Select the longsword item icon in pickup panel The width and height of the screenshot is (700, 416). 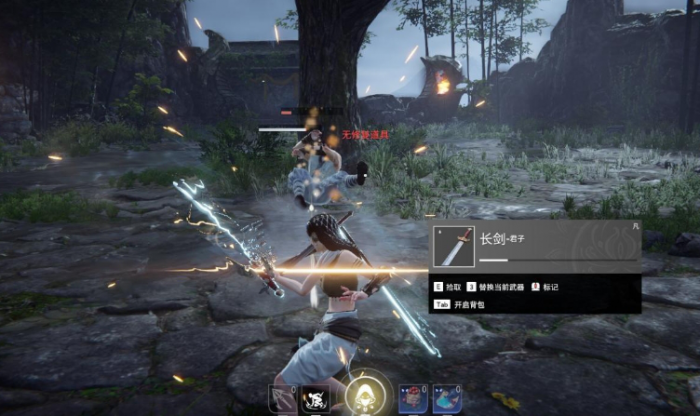(x=453, y=246)
